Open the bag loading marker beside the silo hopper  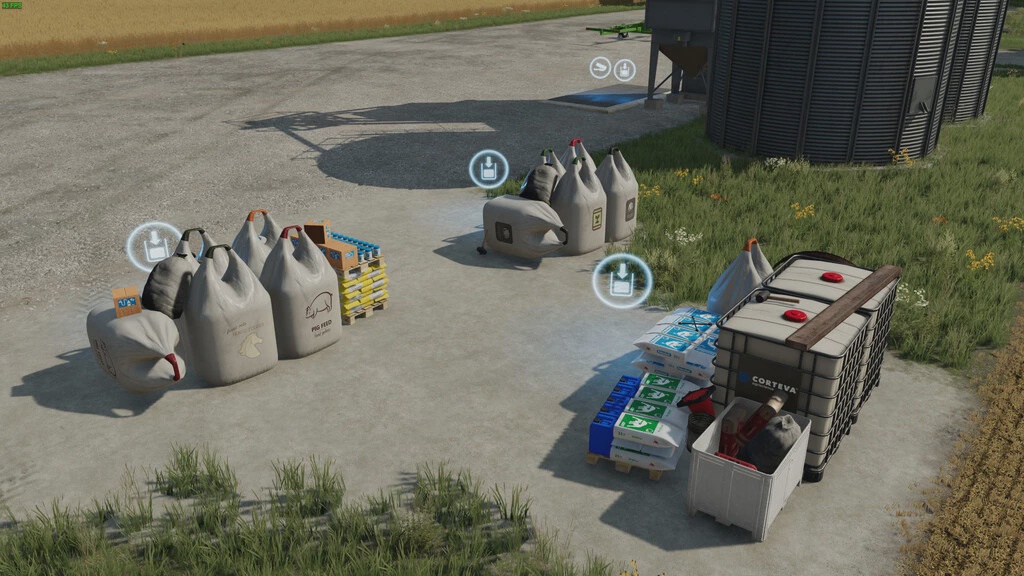(x=625, y=69)
